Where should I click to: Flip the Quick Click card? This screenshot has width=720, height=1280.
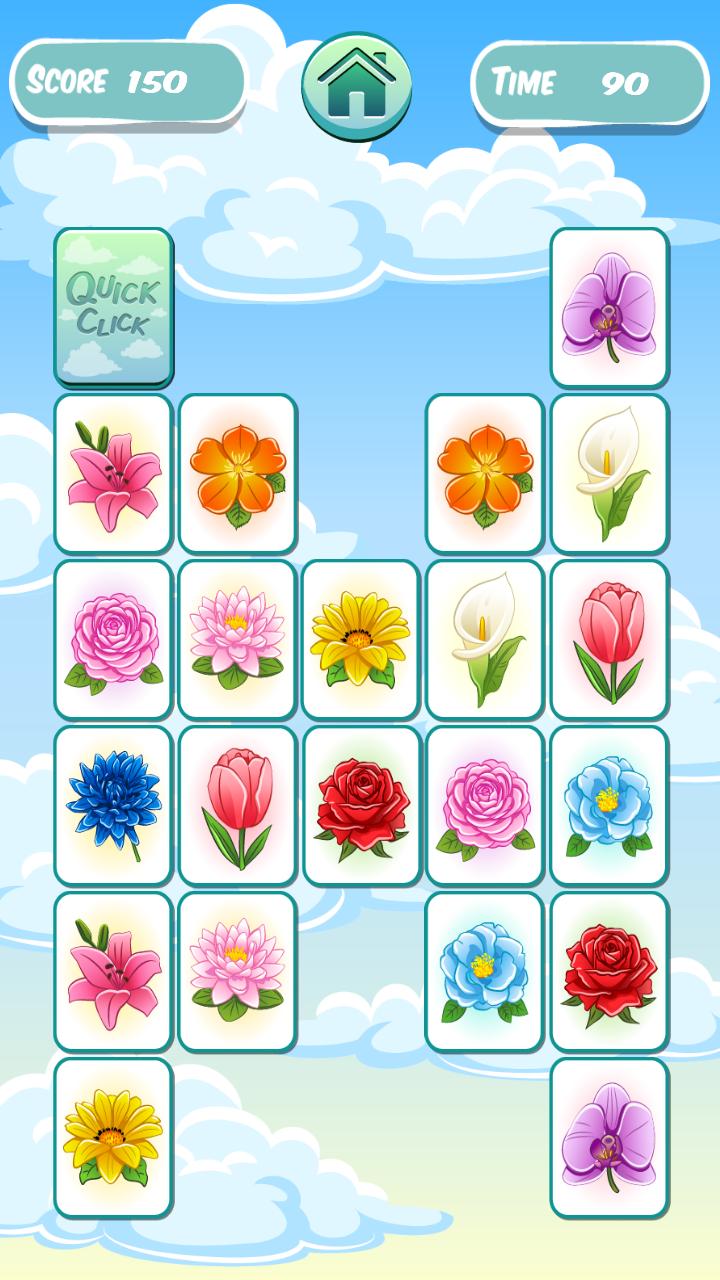pos(113,307)
